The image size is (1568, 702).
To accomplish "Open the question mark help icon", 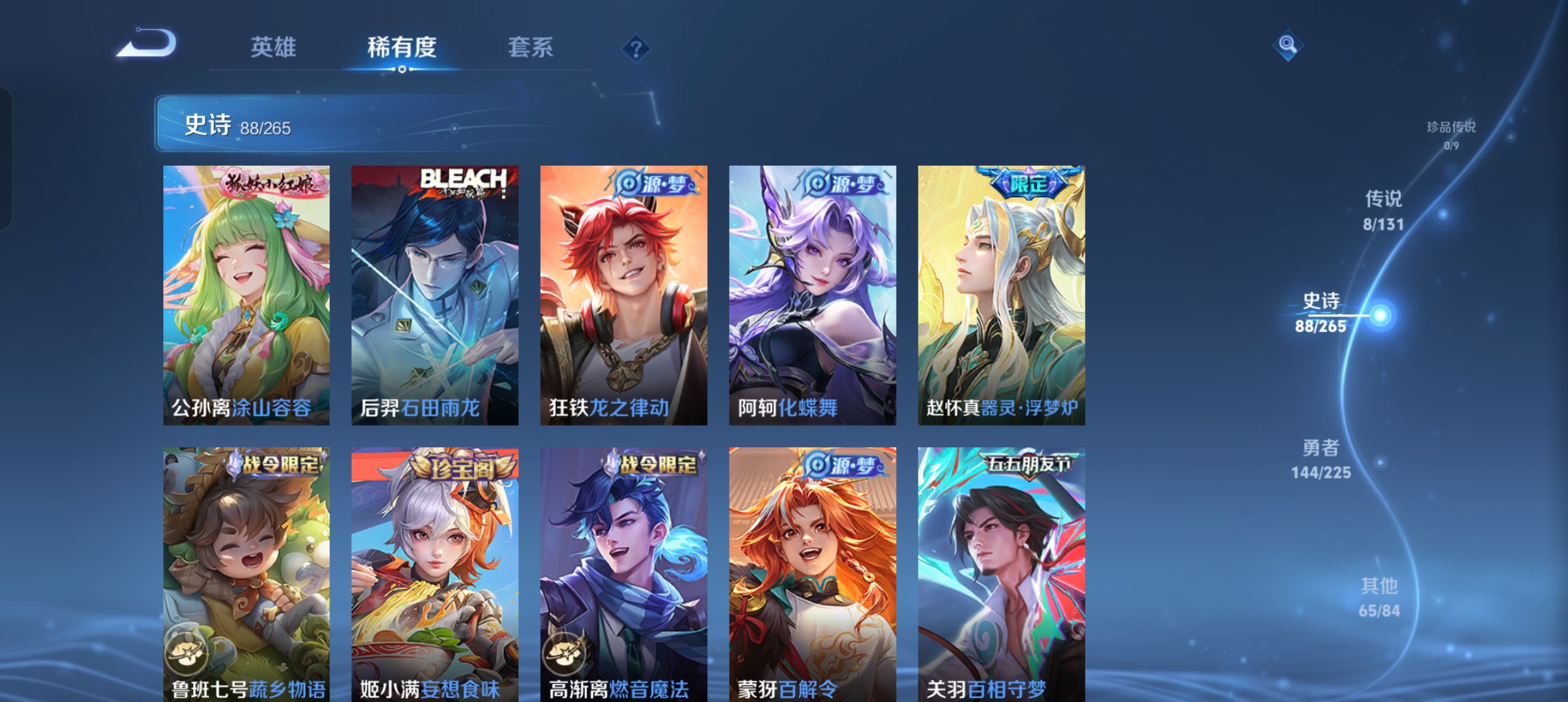I will pyautogui.click(x=636, y=49).
